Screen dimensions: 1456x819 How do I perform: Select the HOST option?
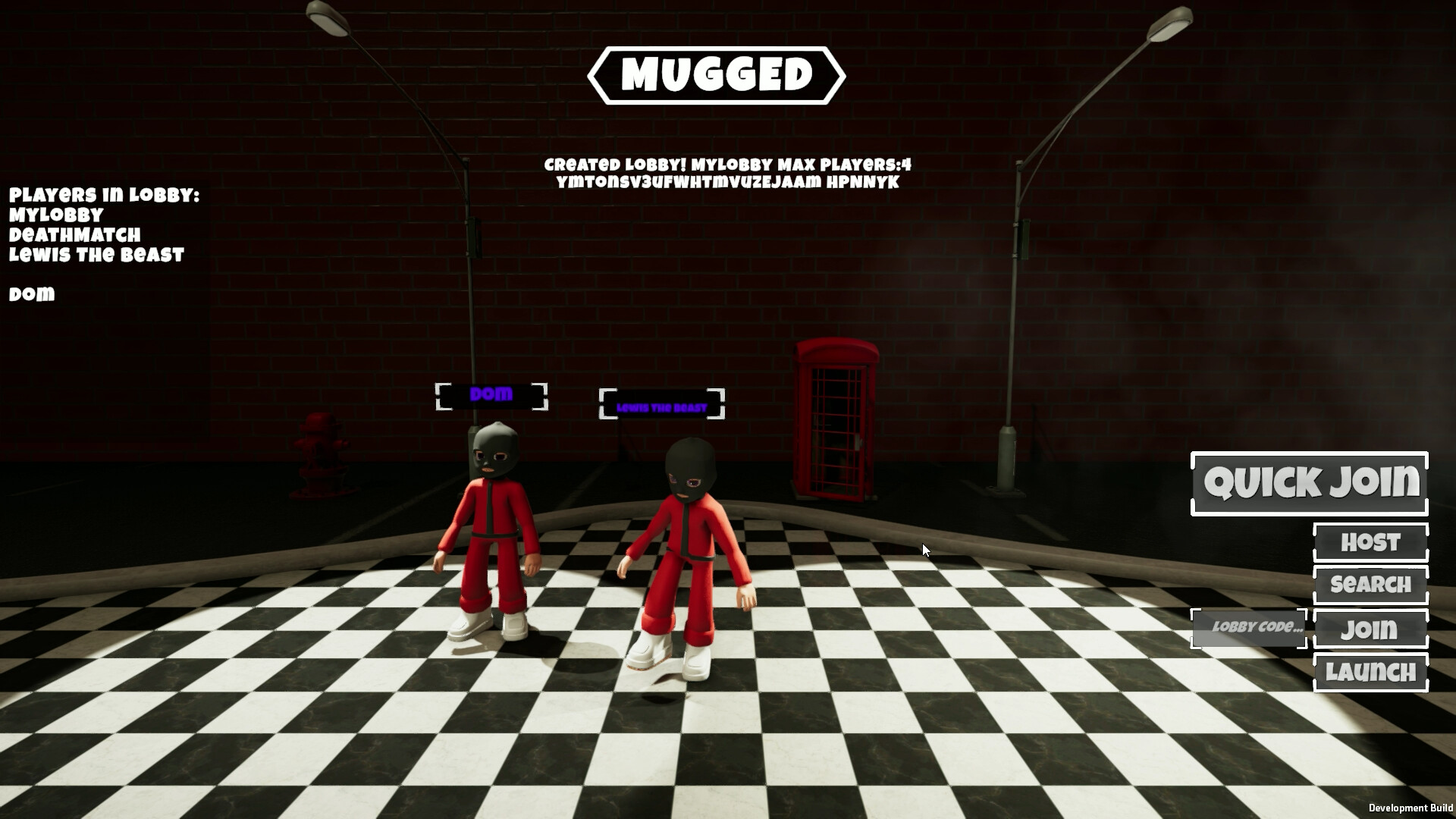point(1370,542)
